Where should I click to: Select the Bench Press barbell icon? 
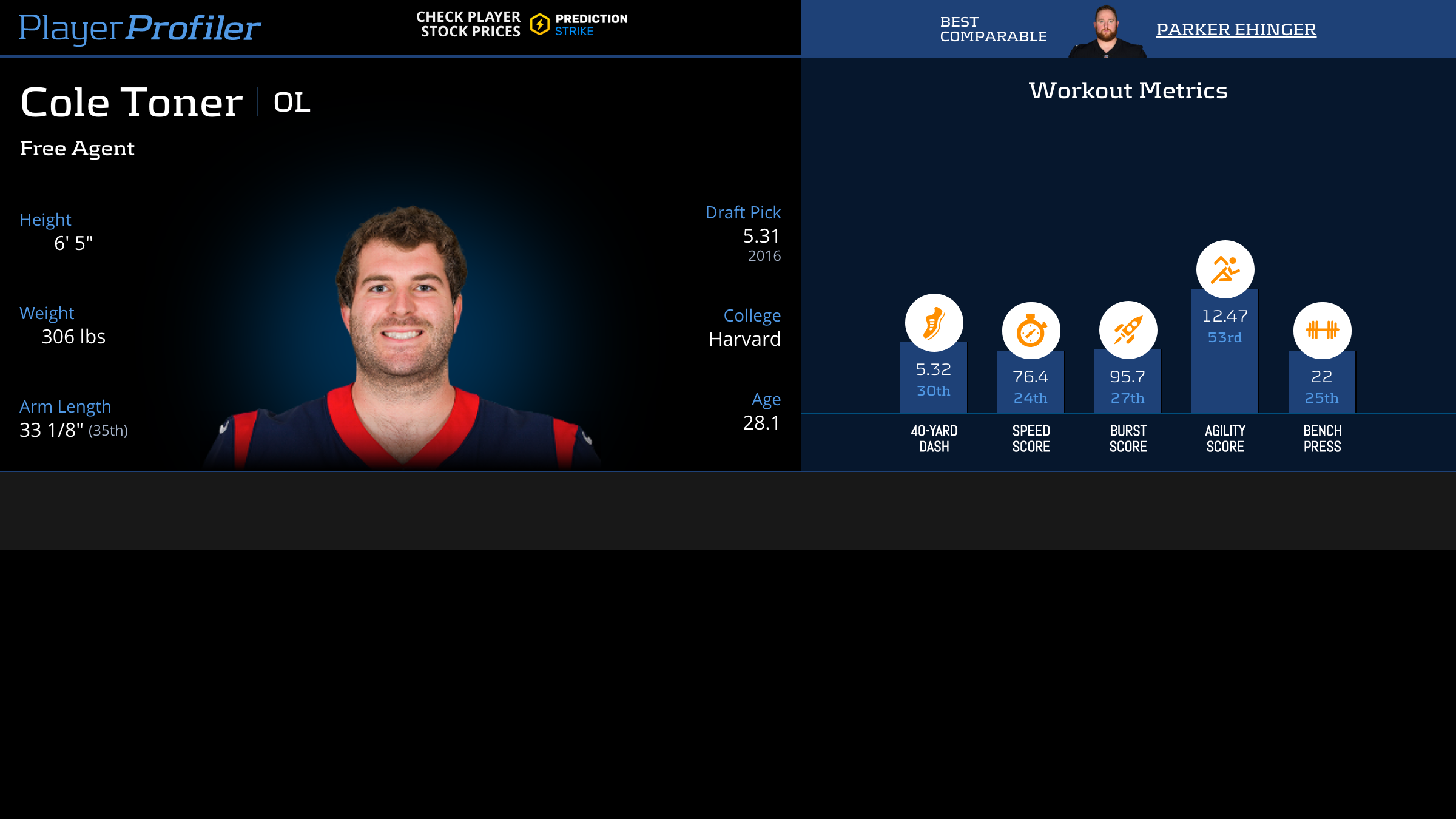pyautogui.click(x=1322, y=330)
